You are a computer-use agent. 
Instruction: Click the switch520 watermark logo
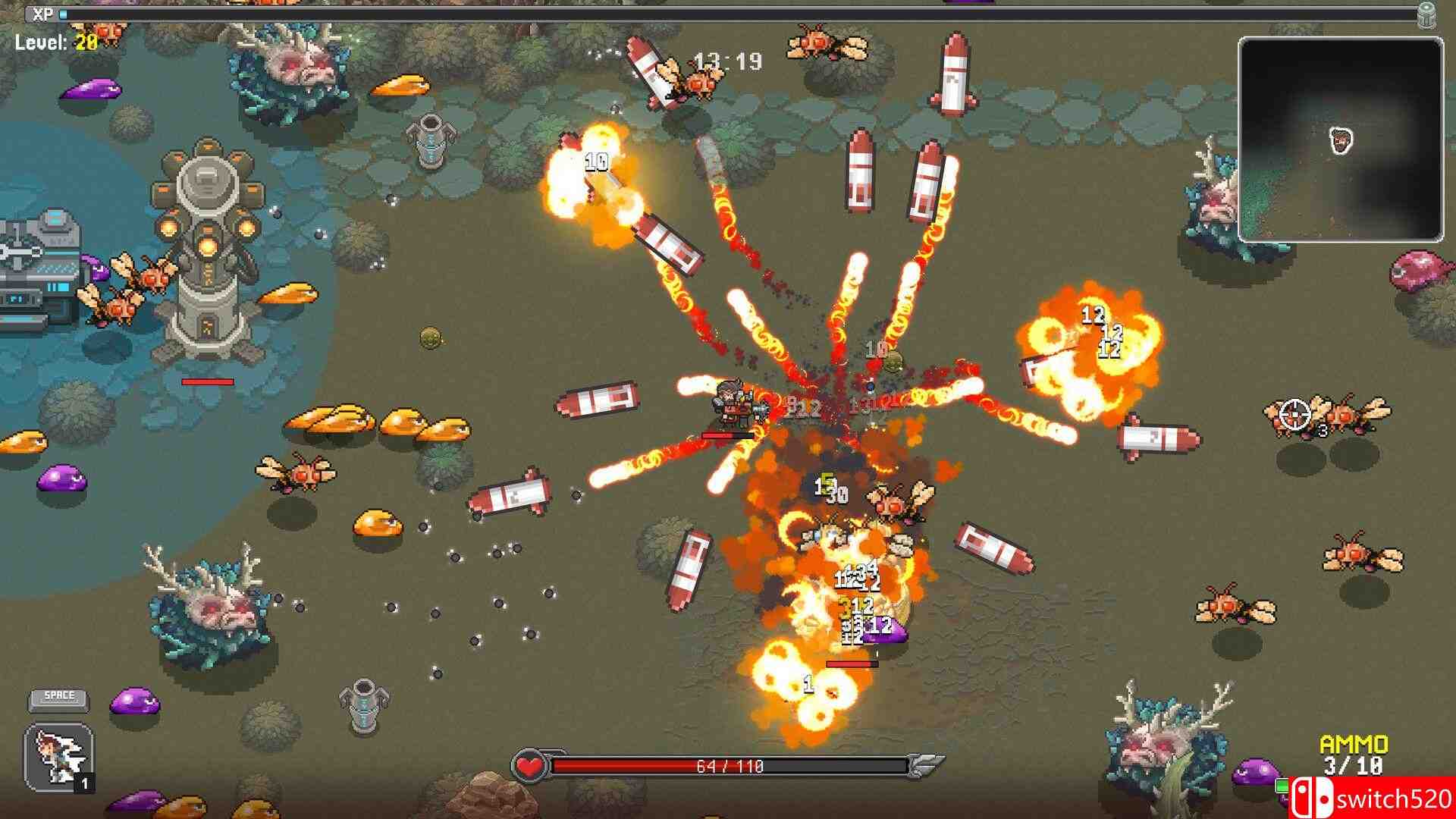pyautogui.click(x=1371, y=798)
